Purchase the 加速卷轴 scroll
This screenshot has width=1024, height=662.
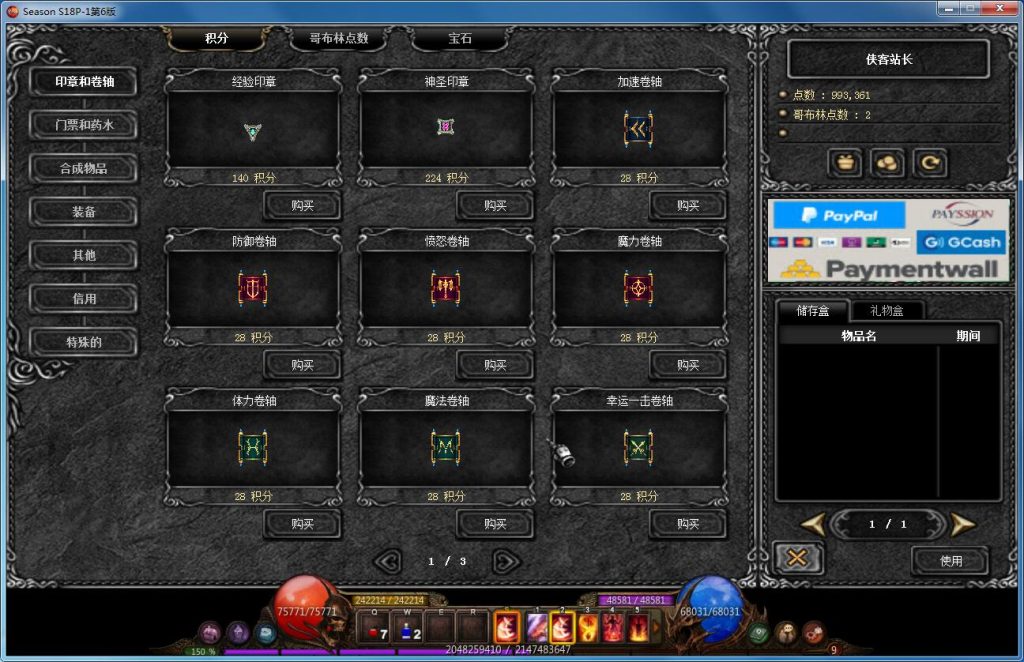point(688,206)
